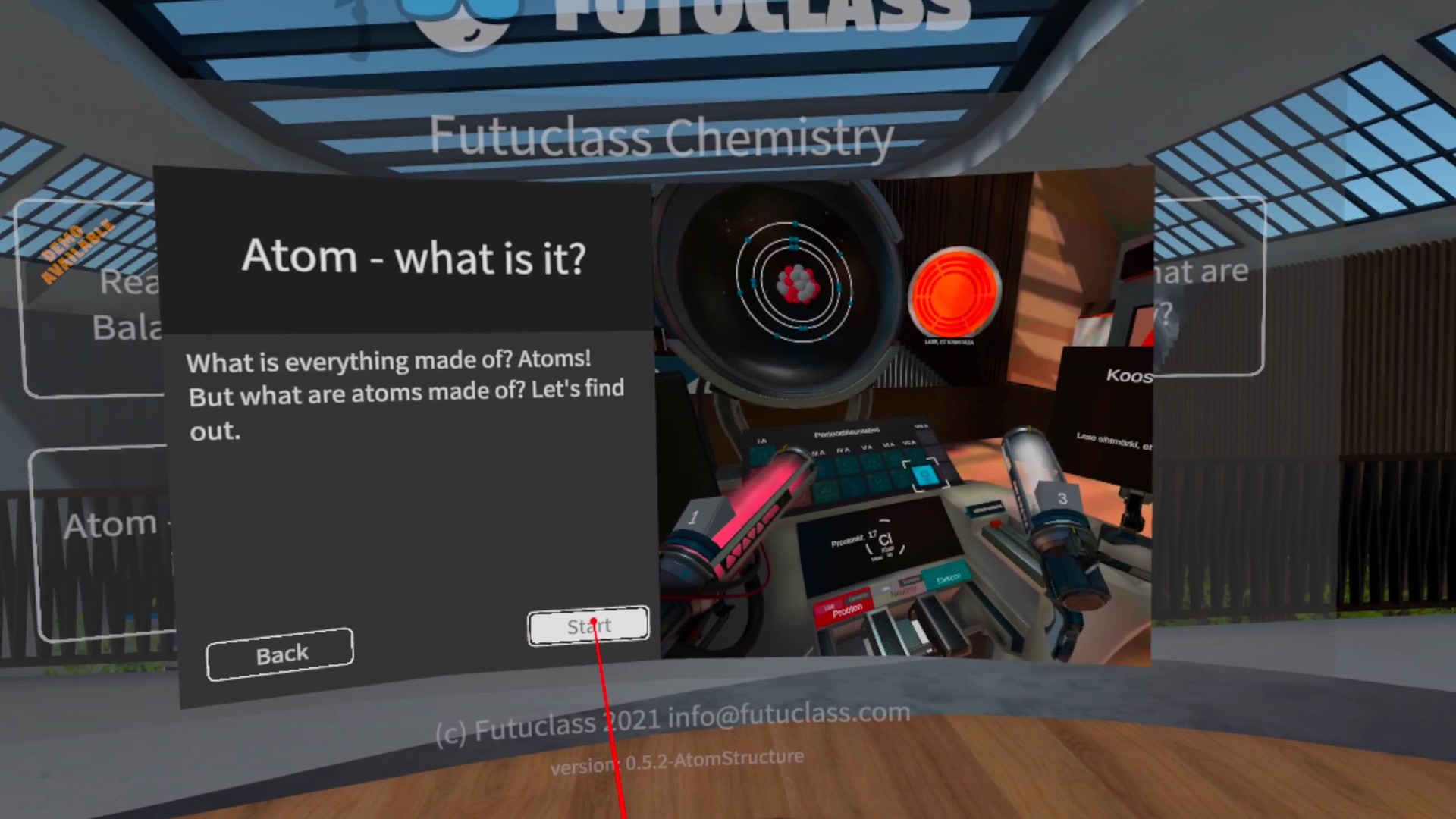Viewport: 1456px width, 819px height.
Task: Click the atom model inside the circular viewer
Action: (x=795, y=282)
